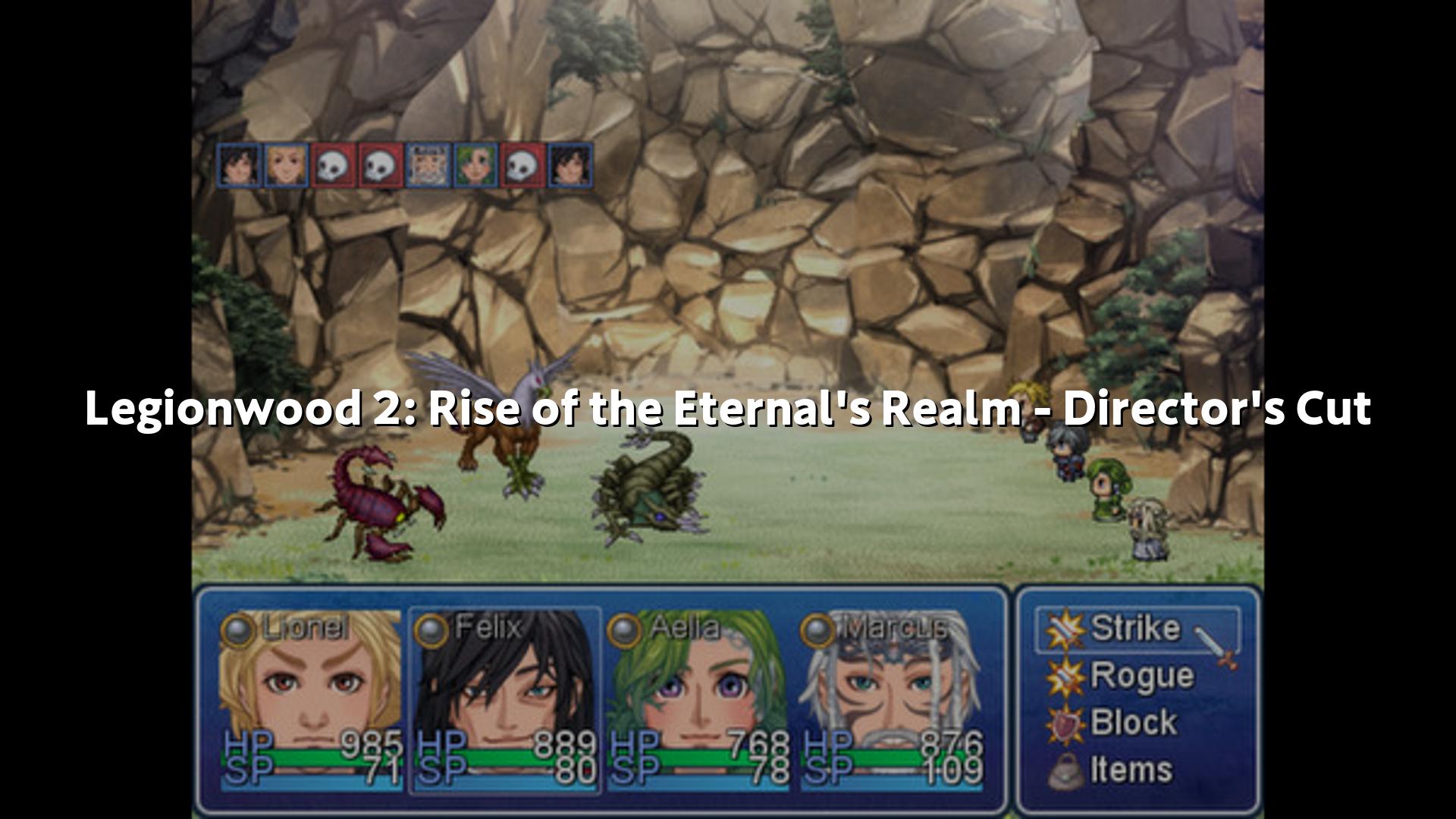Viewport: 1456px width, 819px height.
Task: Choose the Rogue skill command
Action: (x=1141, y=676)
